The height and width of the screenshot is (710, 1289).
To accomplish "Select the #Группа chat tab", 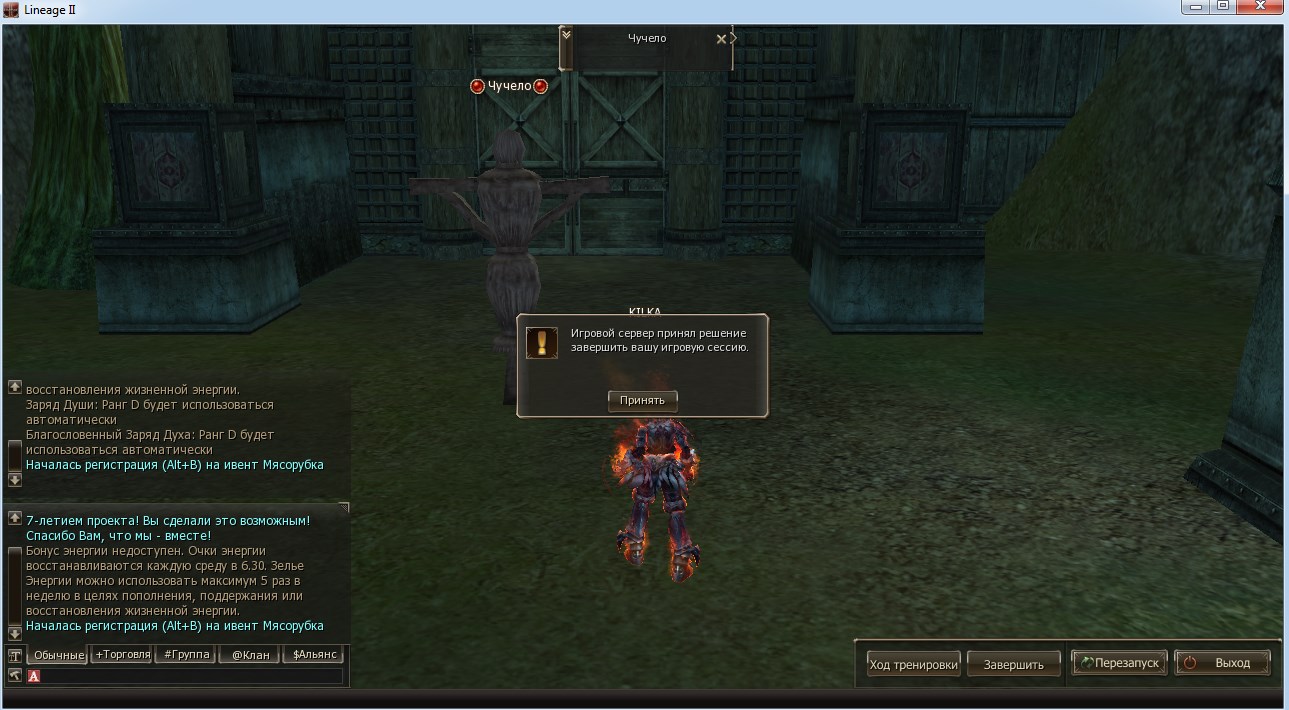I will pyautogui.click(x=186, y=655).
